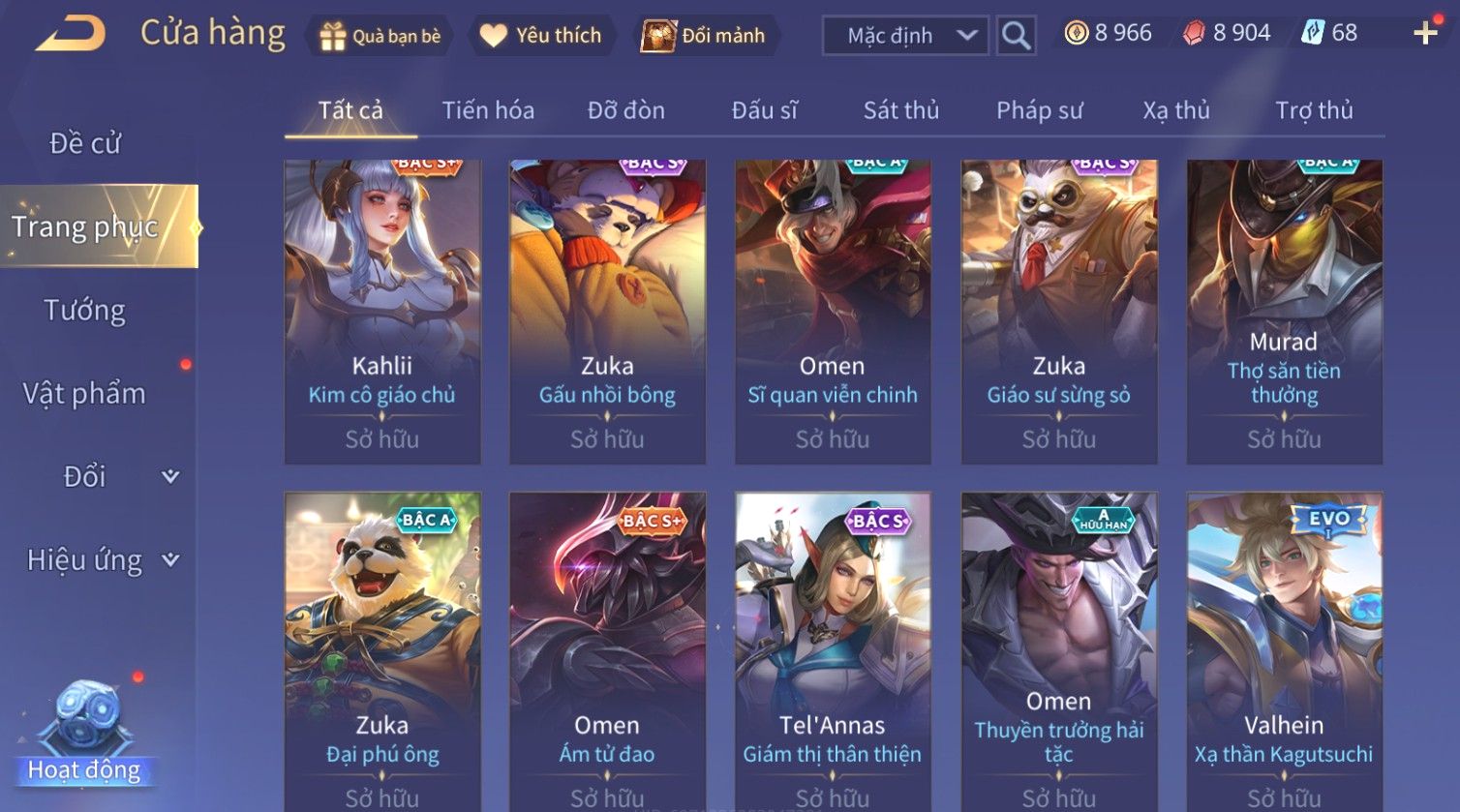This screenshot has width=1460, height=812.
Task: Click the magnifying glass search button
Action: (1016, 36)
